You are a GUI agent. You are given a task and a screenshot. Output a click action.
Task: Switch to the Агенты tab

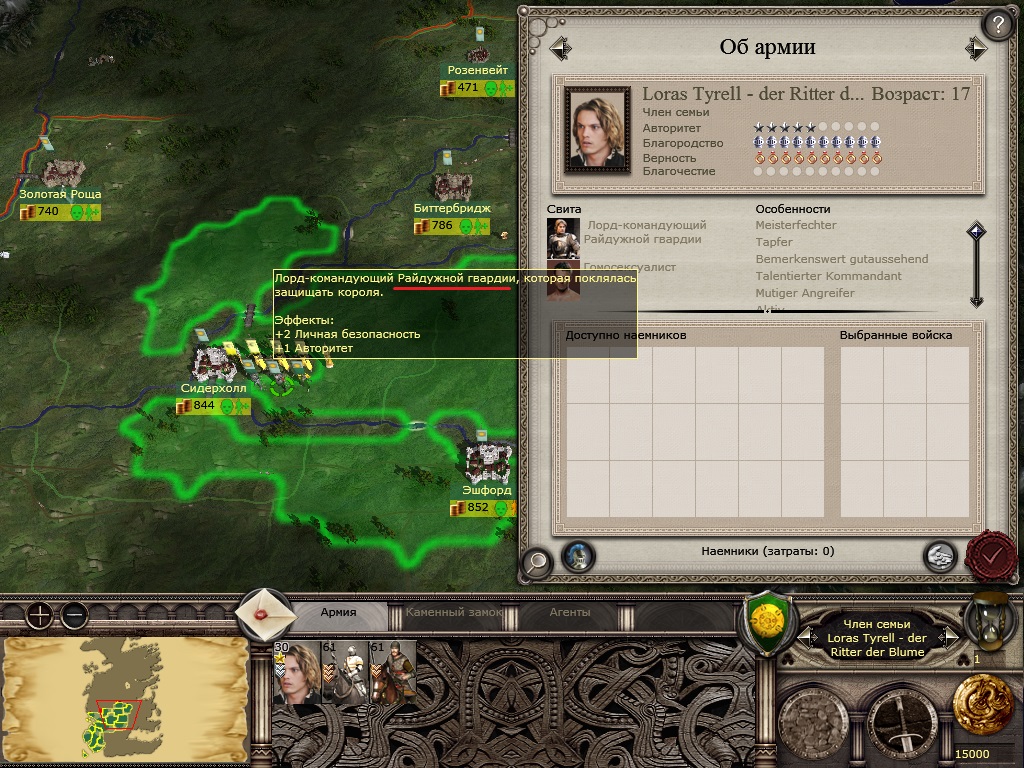[x=570, y=612]
